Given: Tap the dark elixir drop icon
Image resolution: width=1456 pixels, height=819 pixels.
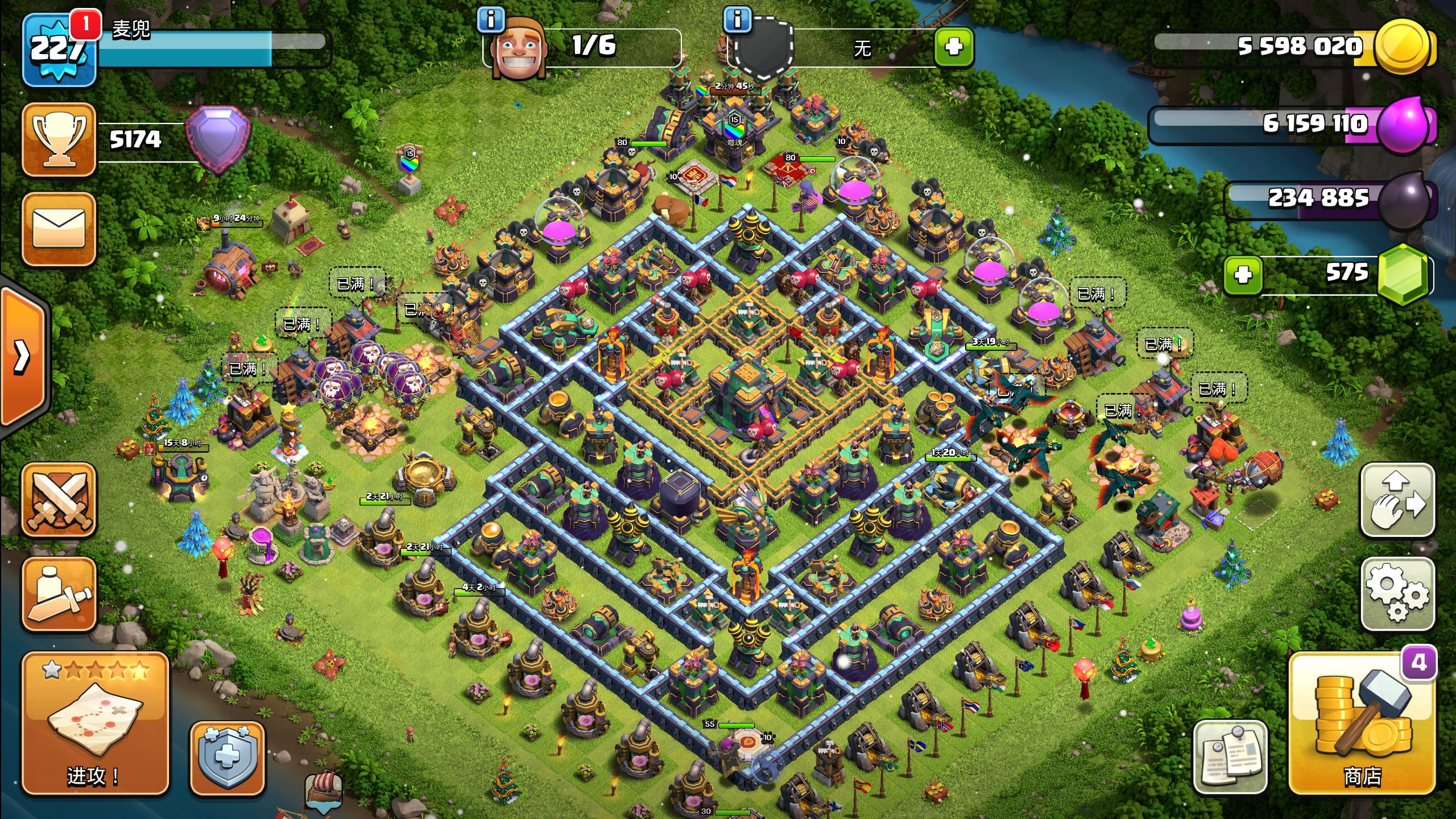Looking at the screenshot, I should pyautogui.click(x=1404, y=199).
